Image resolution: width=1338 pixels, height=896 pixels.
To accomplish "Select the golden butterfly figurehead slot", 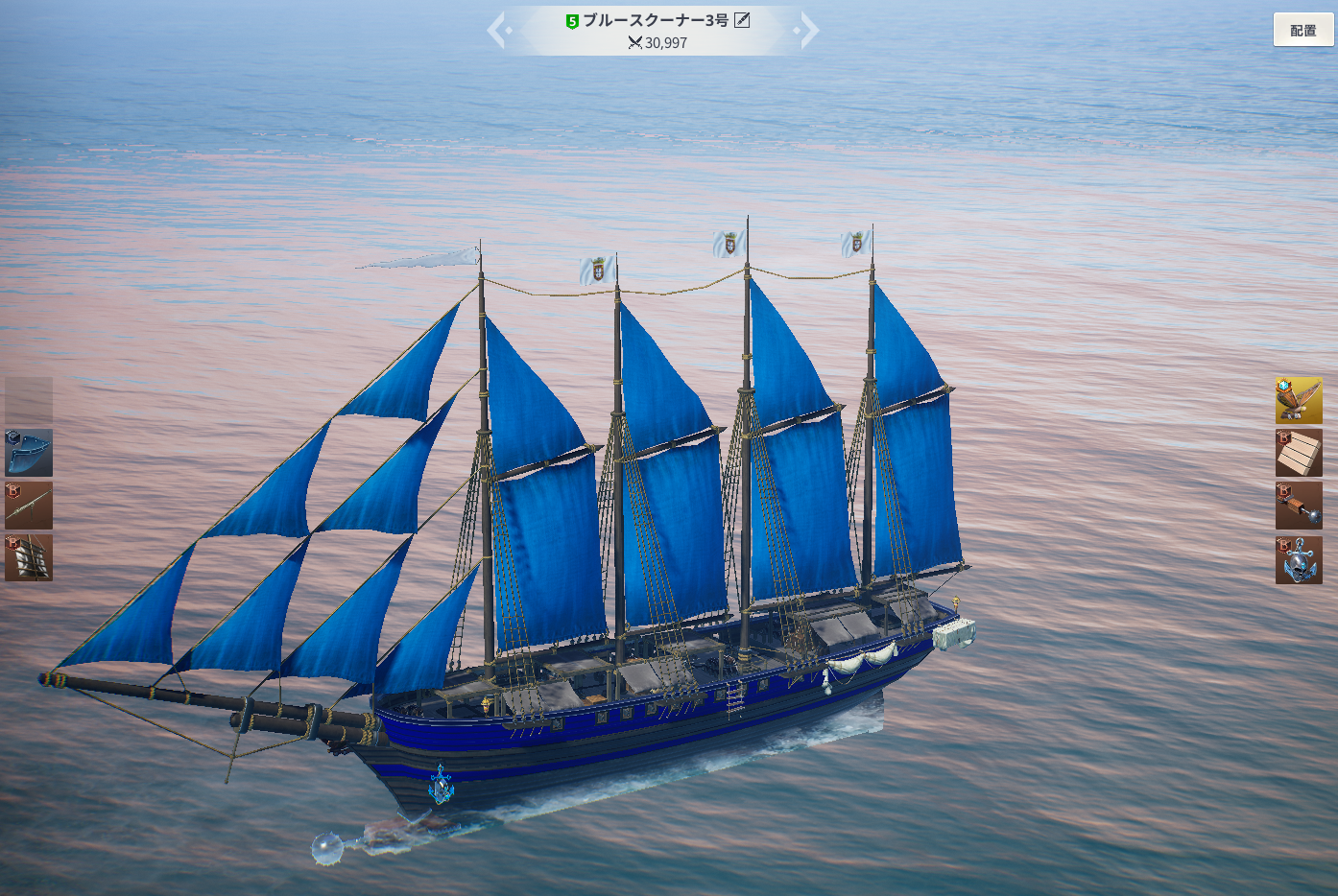I will [1299, 400].
